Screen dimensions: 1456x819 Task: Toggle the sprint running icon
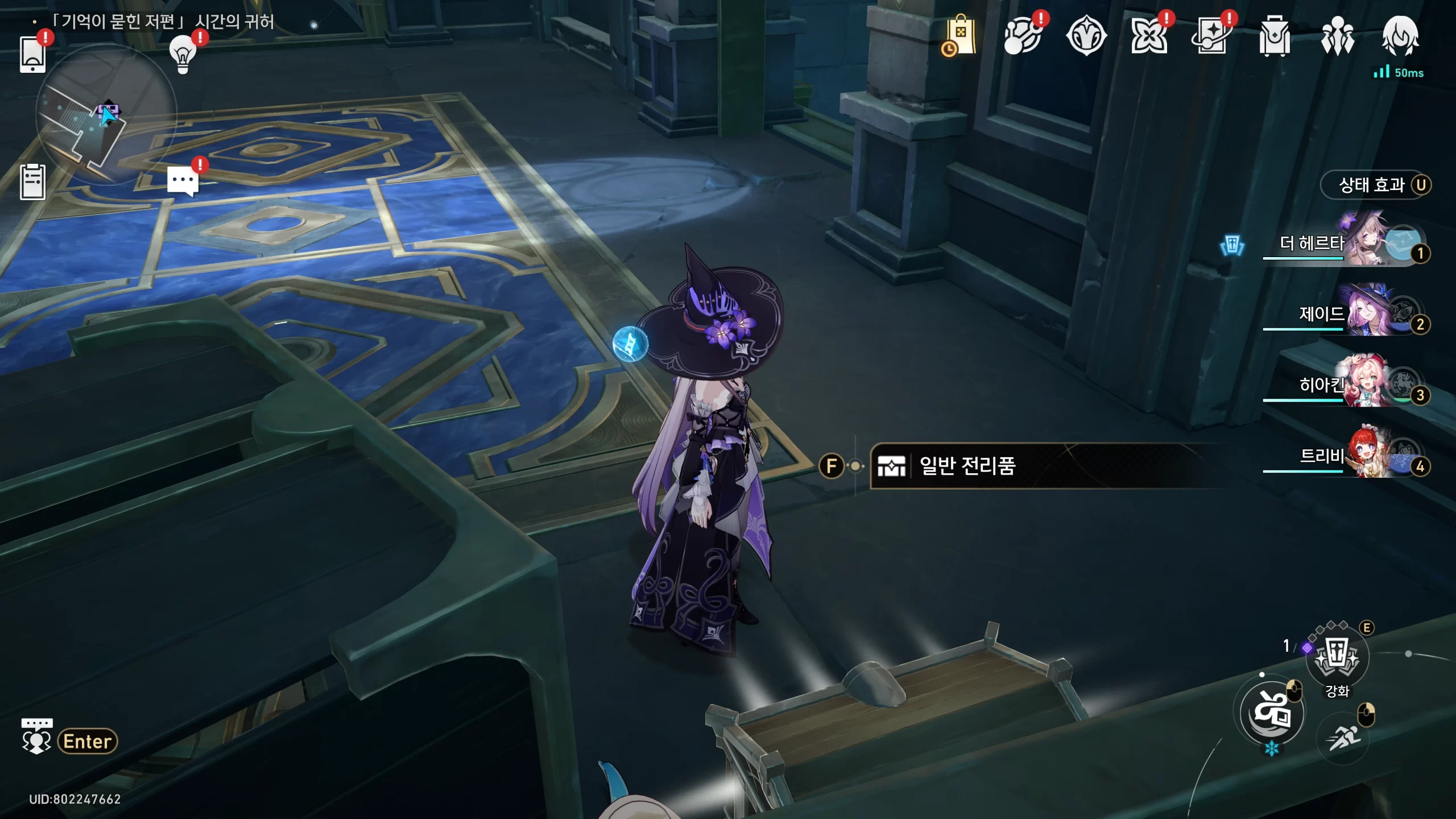pyautogui.click(x=1345, y=738)
